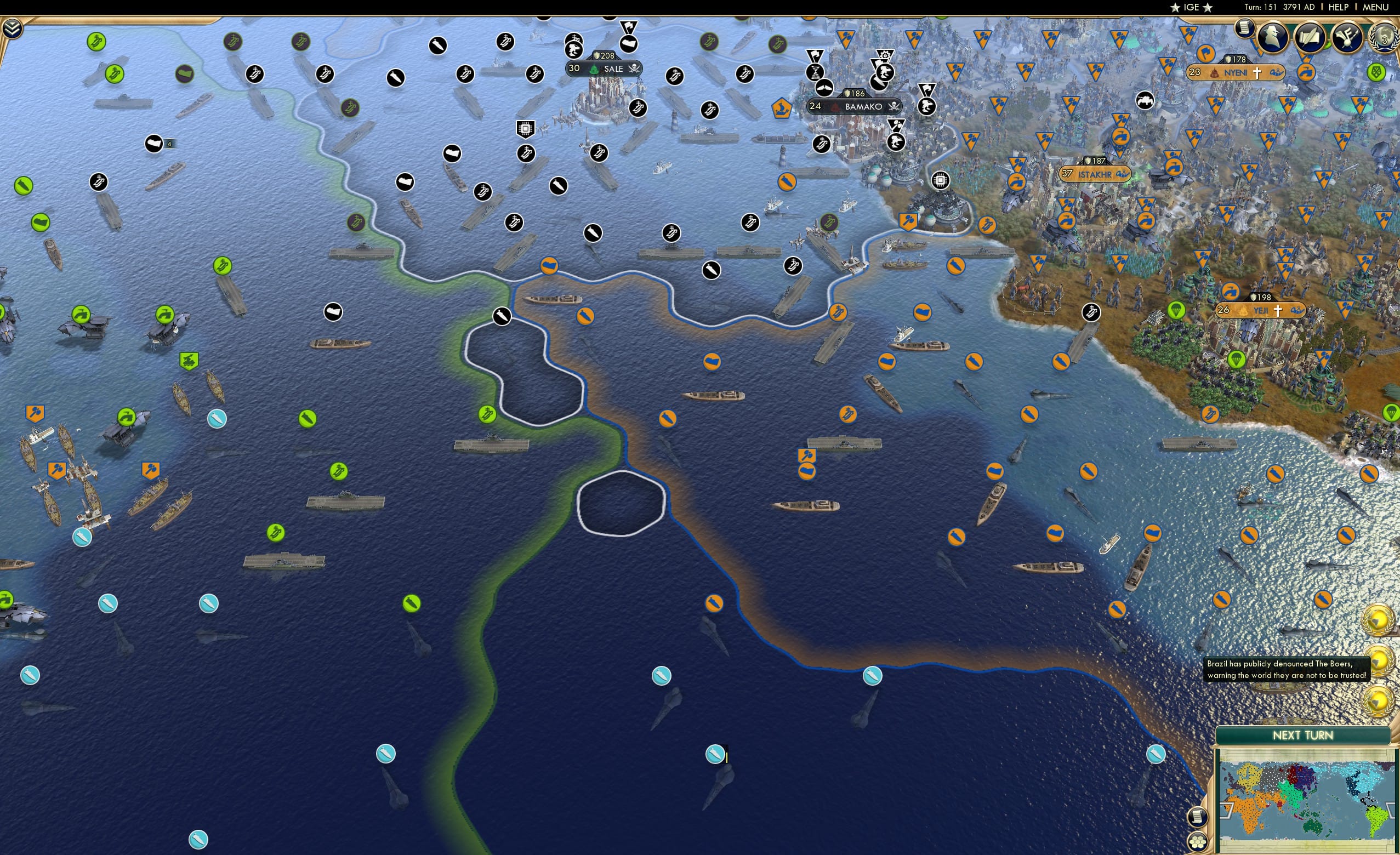1400x855 pixels.
Task: Expand the double-chevron panel at top left
Action: [13, 27]
